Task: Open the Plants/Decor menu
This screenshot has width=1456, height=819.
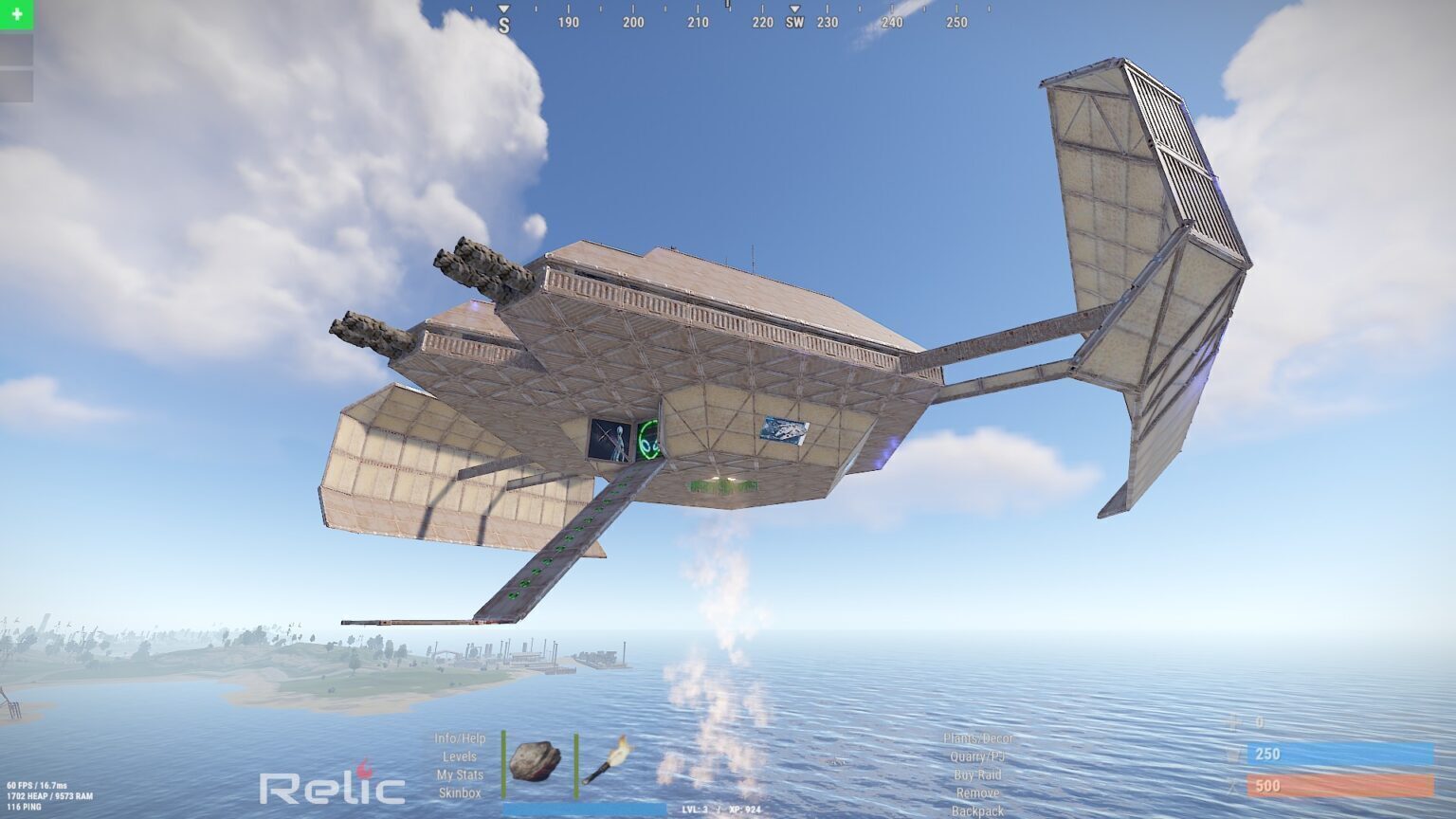Action: click(977, 738)
